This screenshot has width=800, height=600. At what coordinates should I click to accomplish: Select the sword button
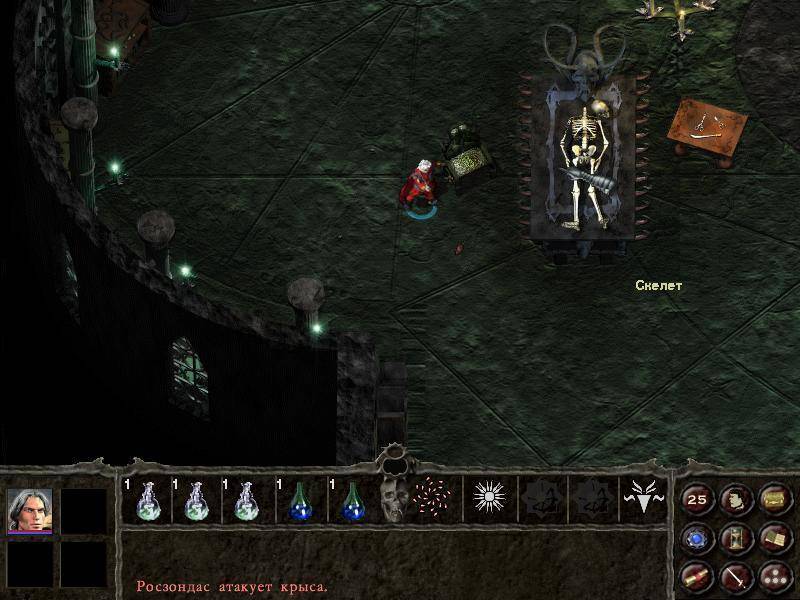735,576
